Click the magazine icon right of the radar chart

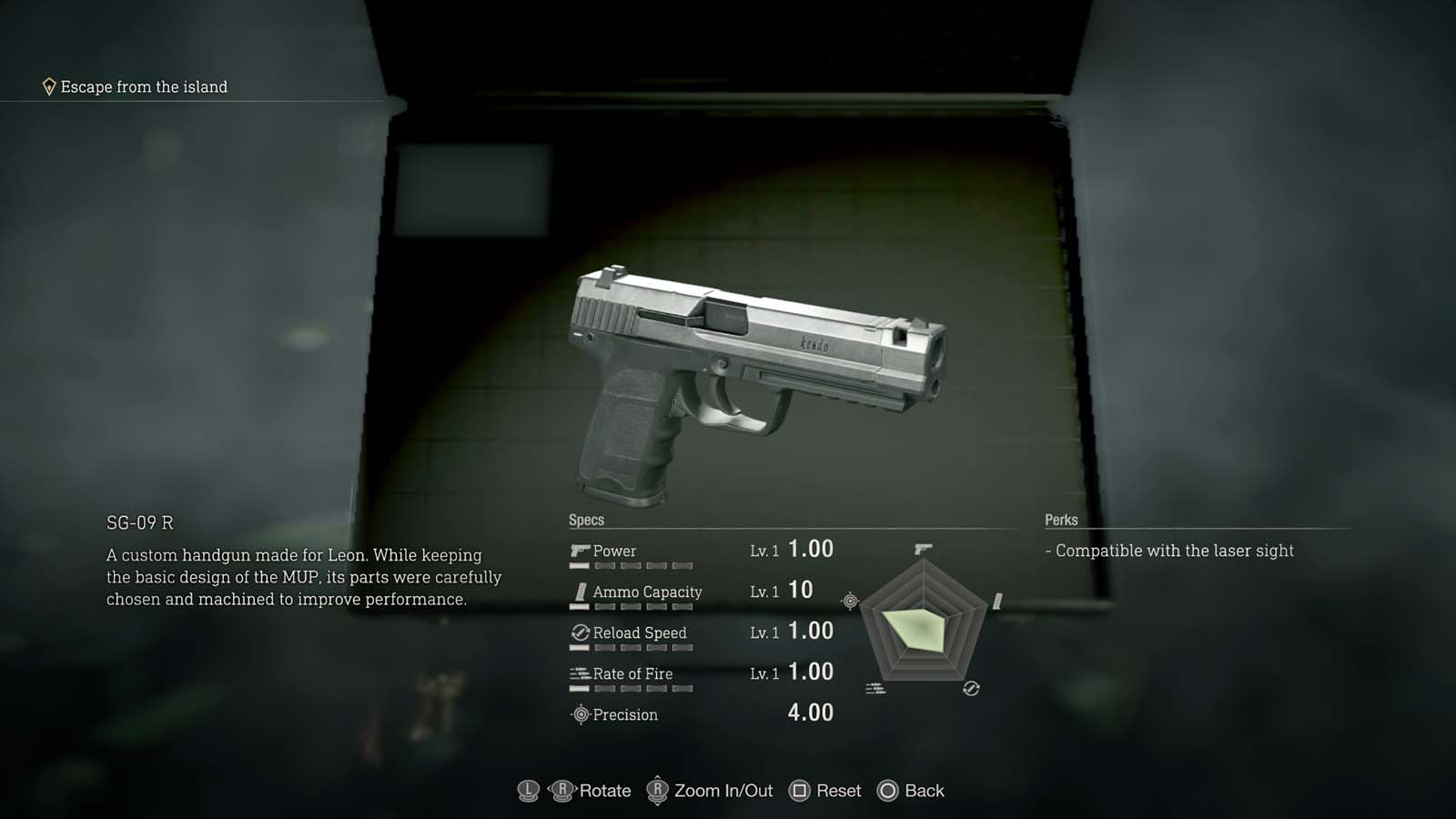(998, 602)
